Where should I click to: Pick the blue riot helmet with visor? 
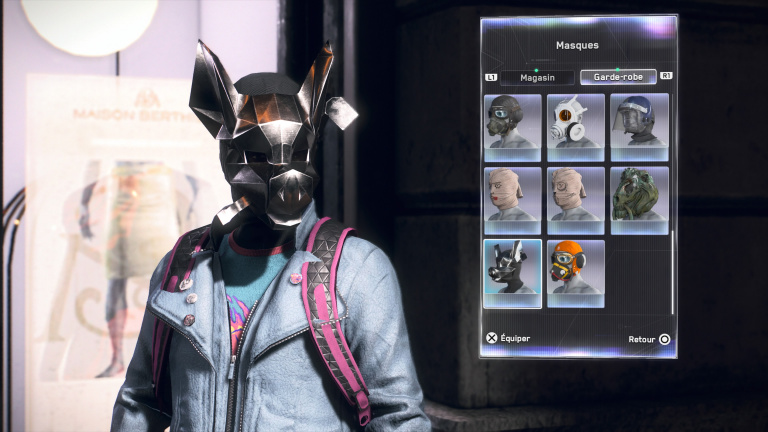[x=639, y=128]
